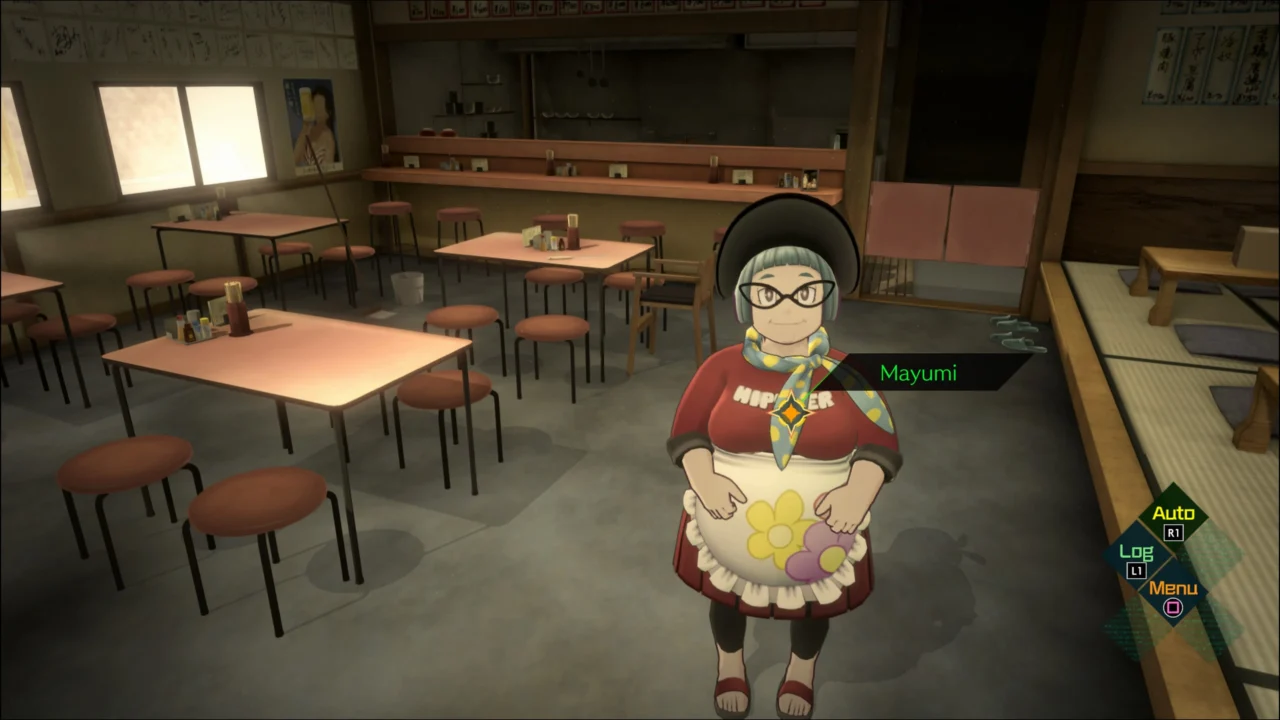Open the dialogue Log panel

point(1138,551)
